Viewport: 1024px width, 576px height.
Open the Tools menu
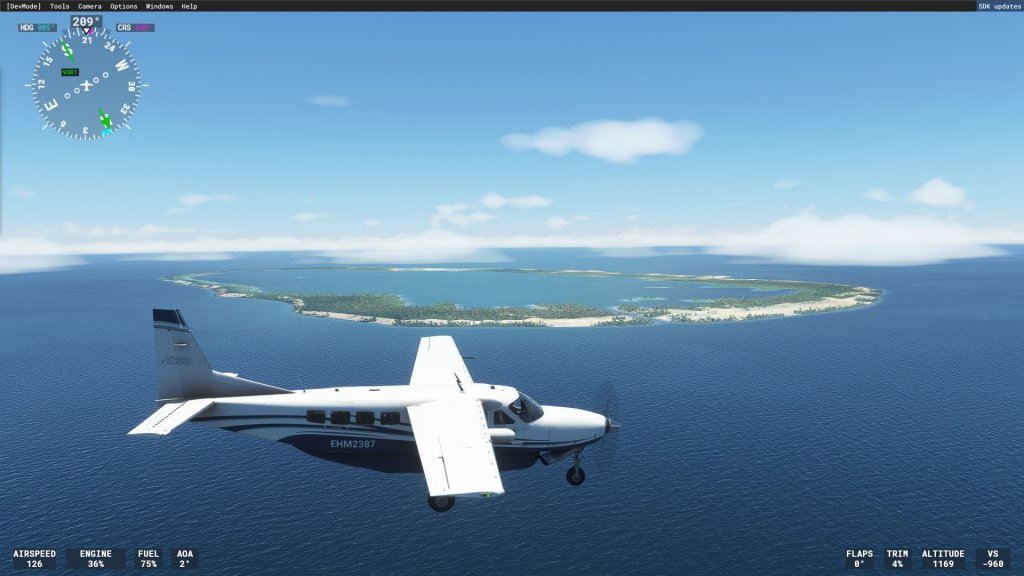60,6
